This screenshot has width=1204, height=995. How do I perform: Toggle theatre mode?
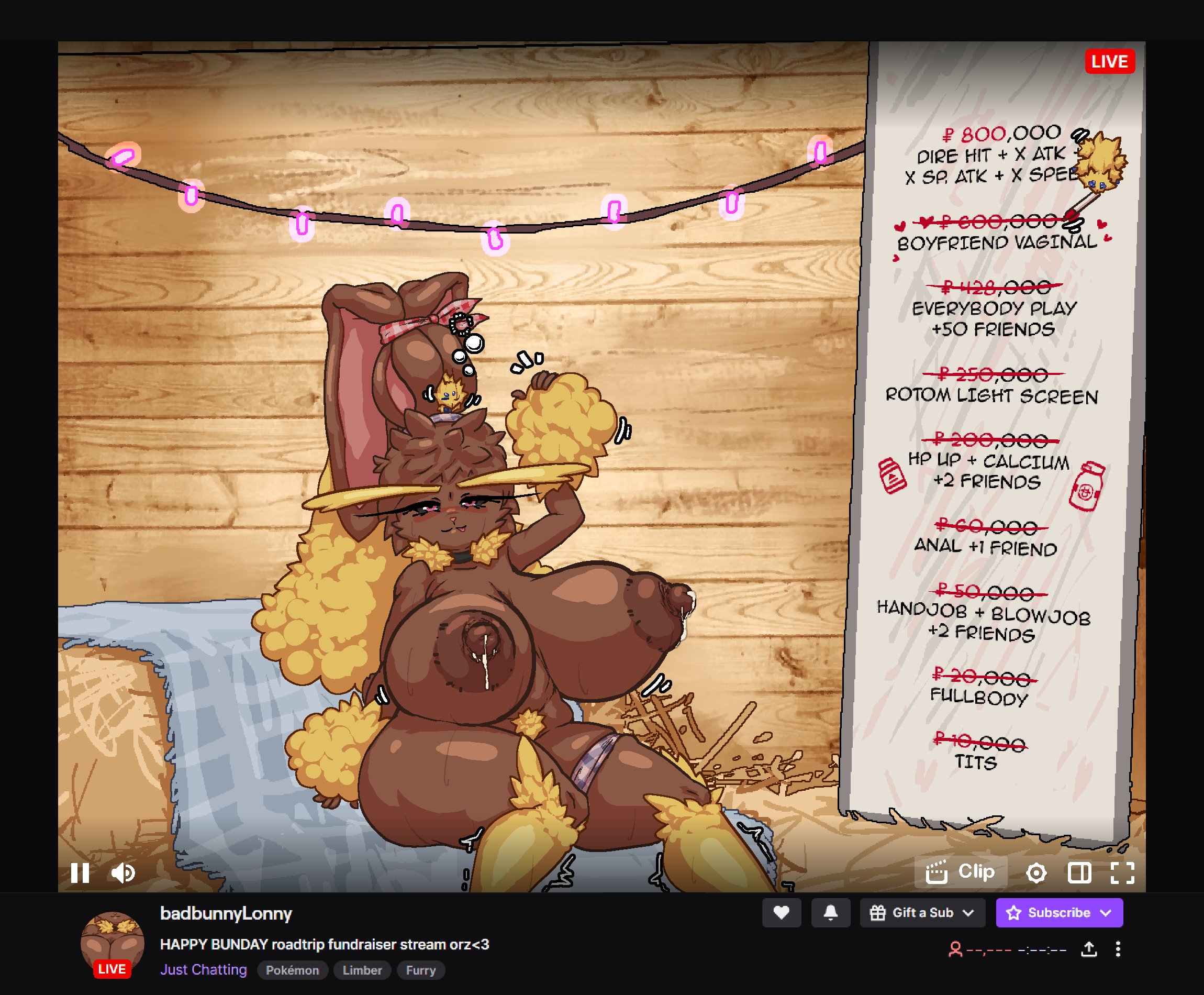point(1079,873)
